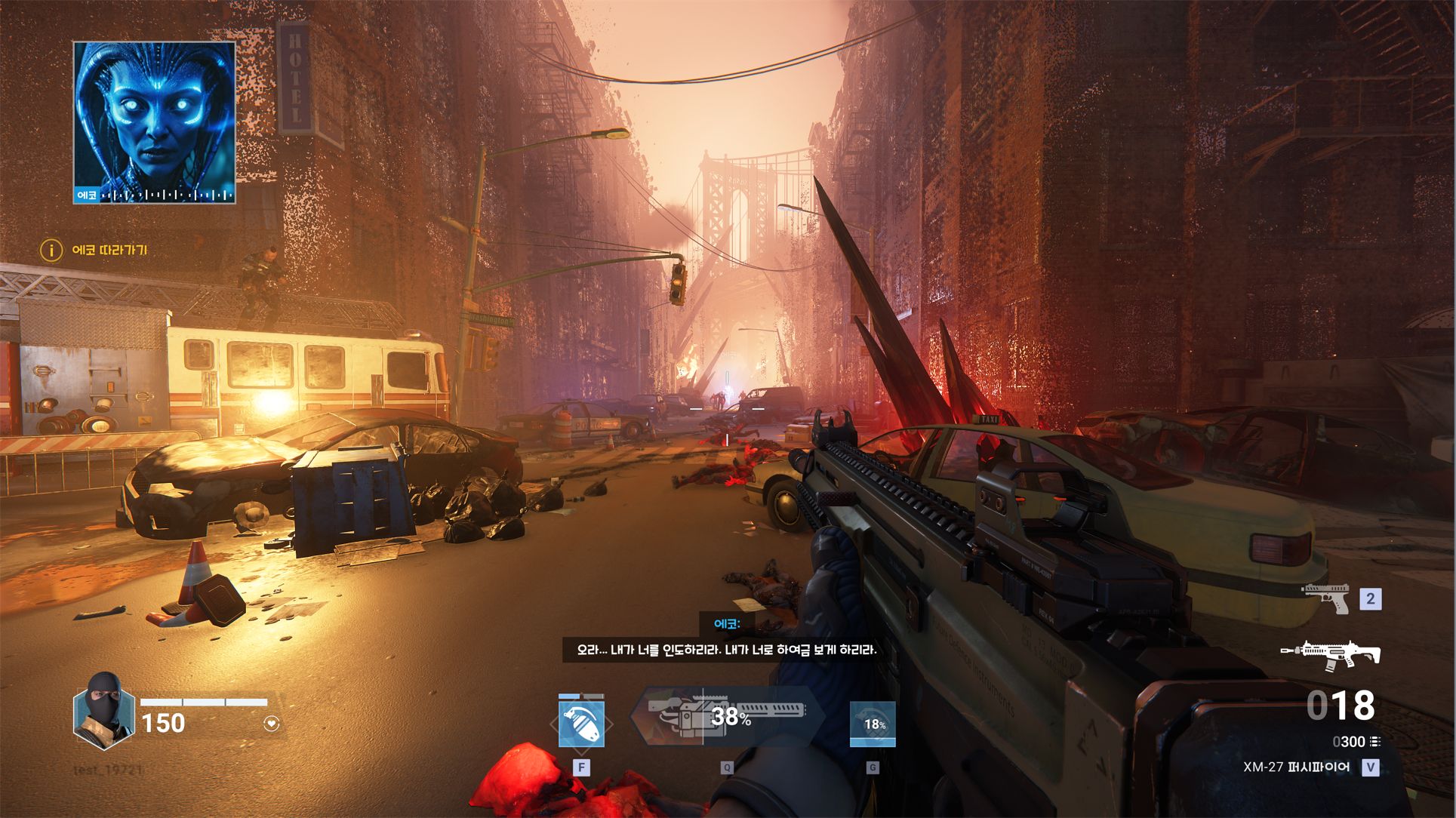1456x818 pixels.
Task: Click the masked player character portrait
Action: point(104,712)
